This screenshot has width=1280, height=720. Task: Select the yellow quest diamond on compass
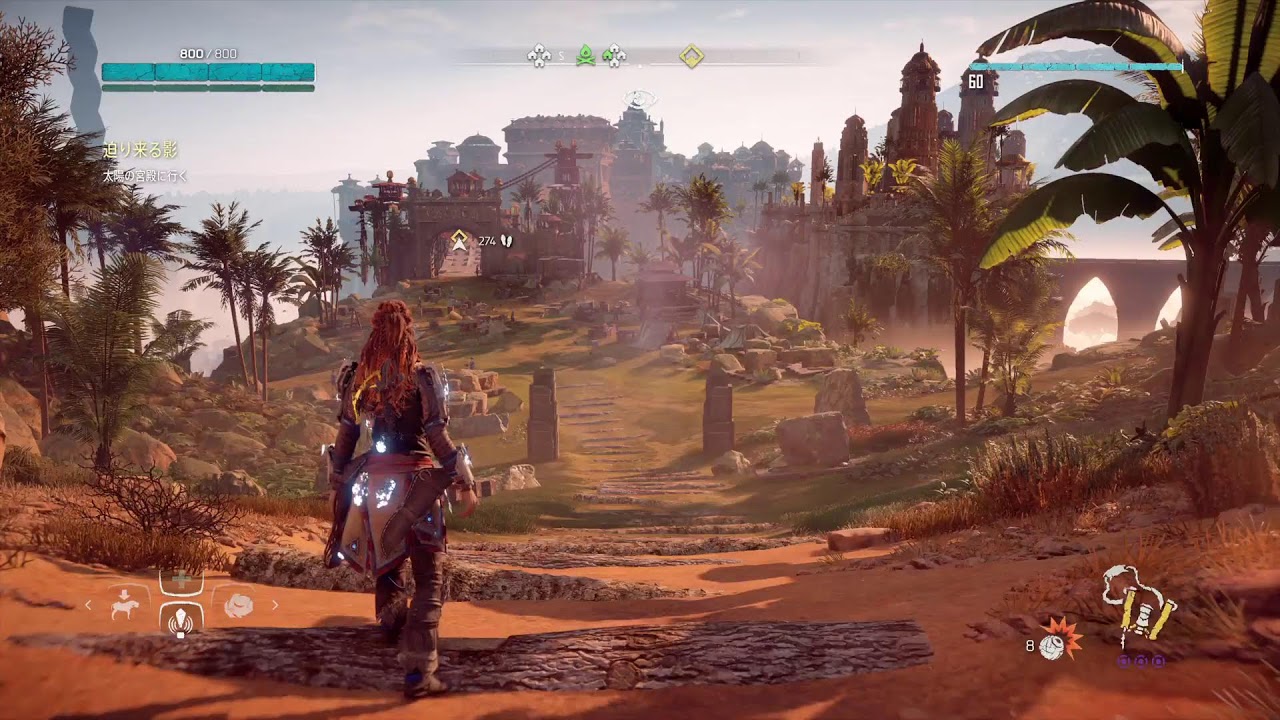[x=691, y=56]
